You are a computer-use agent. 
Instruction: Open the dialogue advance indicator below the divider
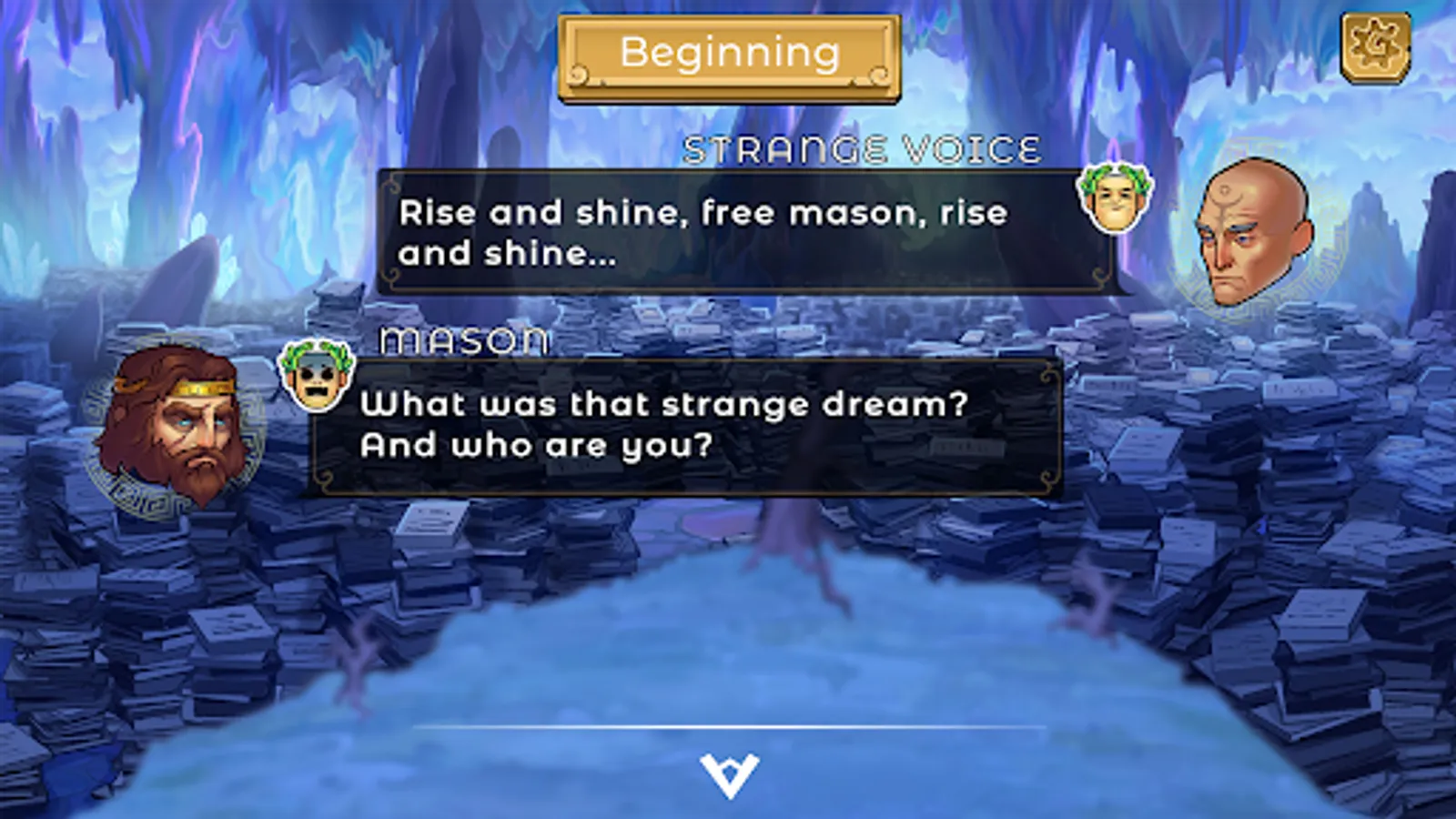point(729,774)
